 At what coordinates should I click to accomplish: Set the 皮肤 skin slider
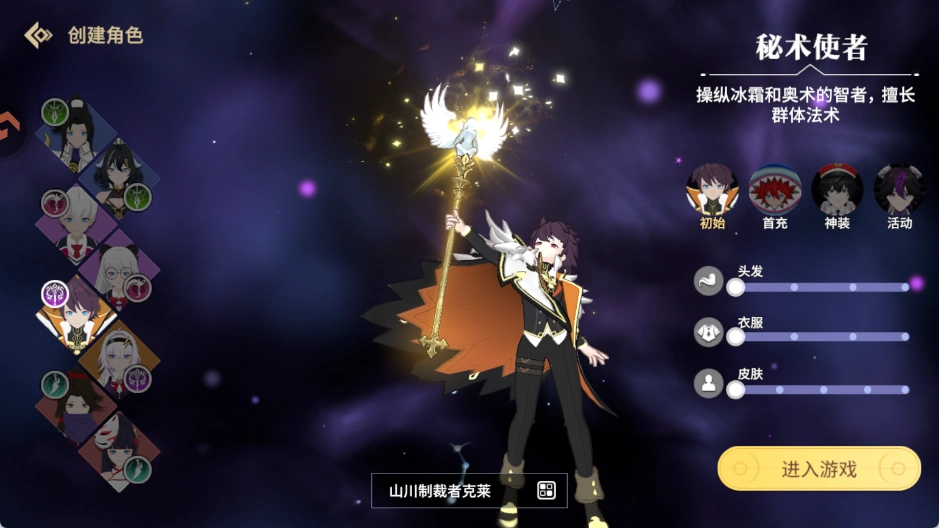pyautogui.click(x=736, y=389)
